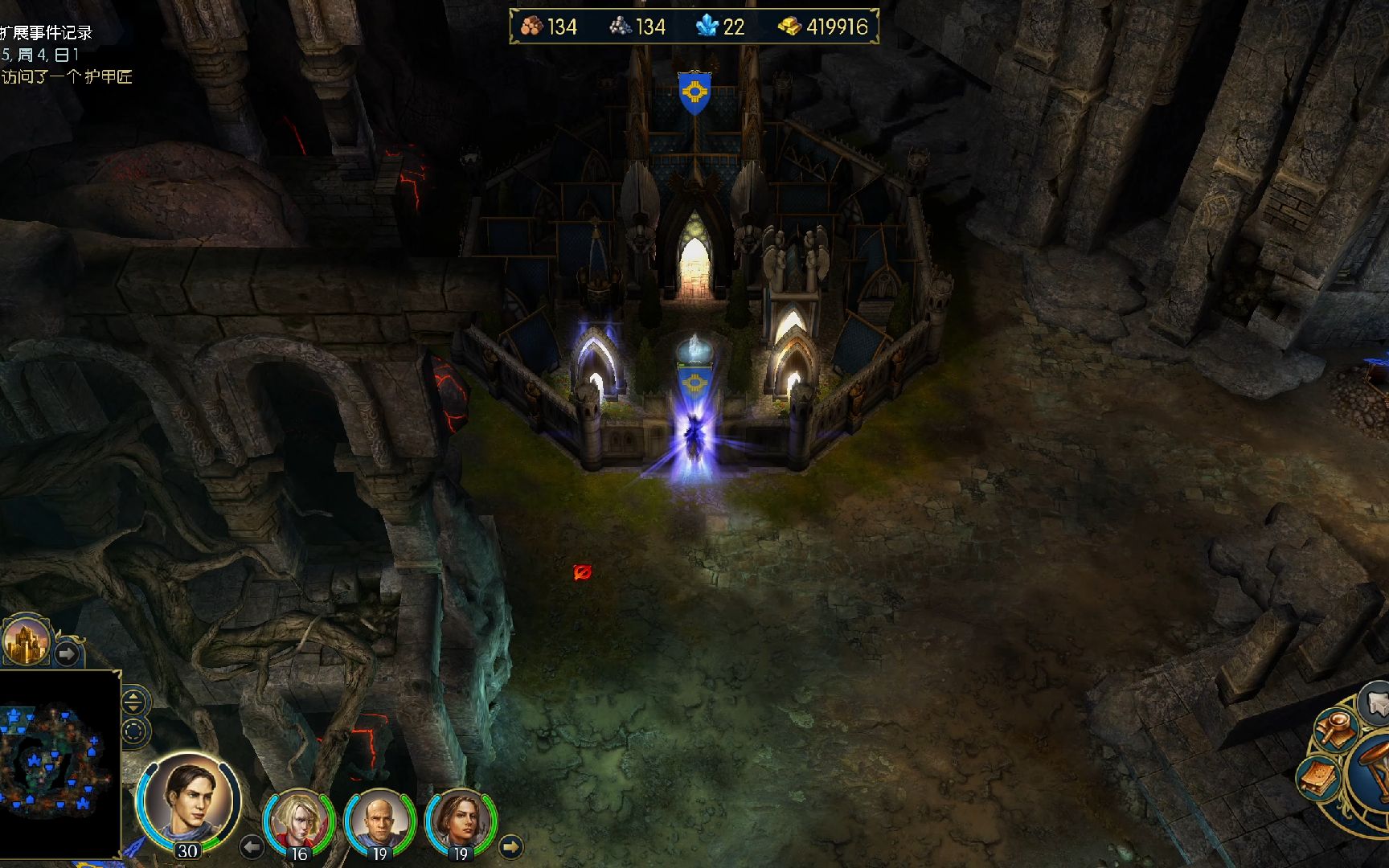The width and height of the screenshot is (1389, 868).
Task: Open the spellbook pages icon
Action: (1318, 777)
